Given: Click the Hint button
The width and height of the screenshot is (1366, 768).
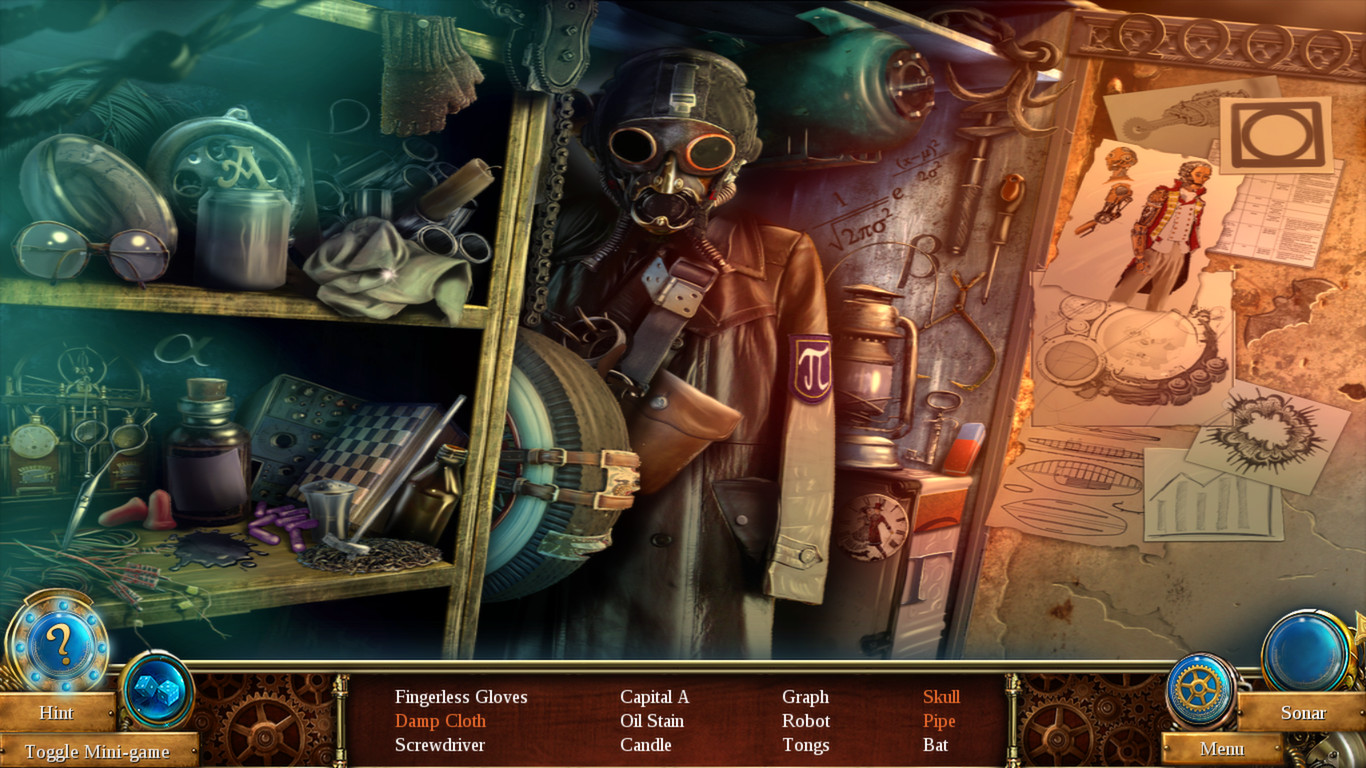Looking at the screenshot, I should (57, 712).
